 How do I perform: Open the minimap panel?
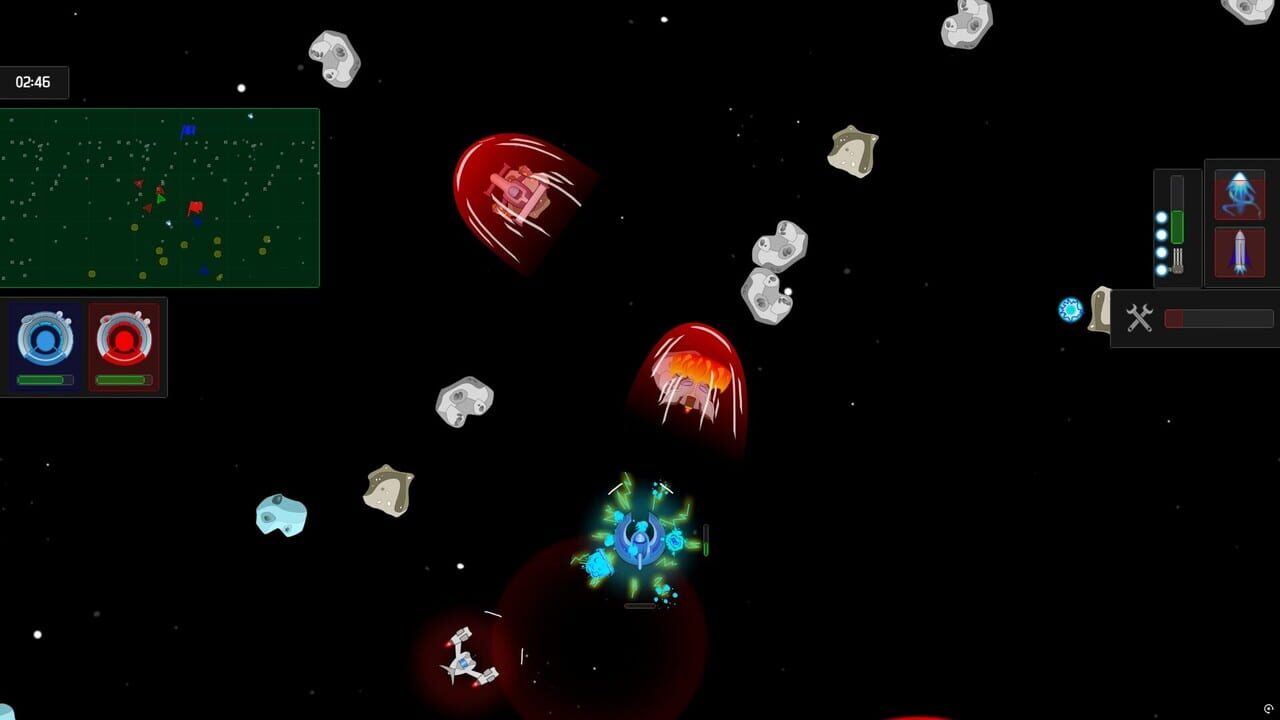pos(160,197)
